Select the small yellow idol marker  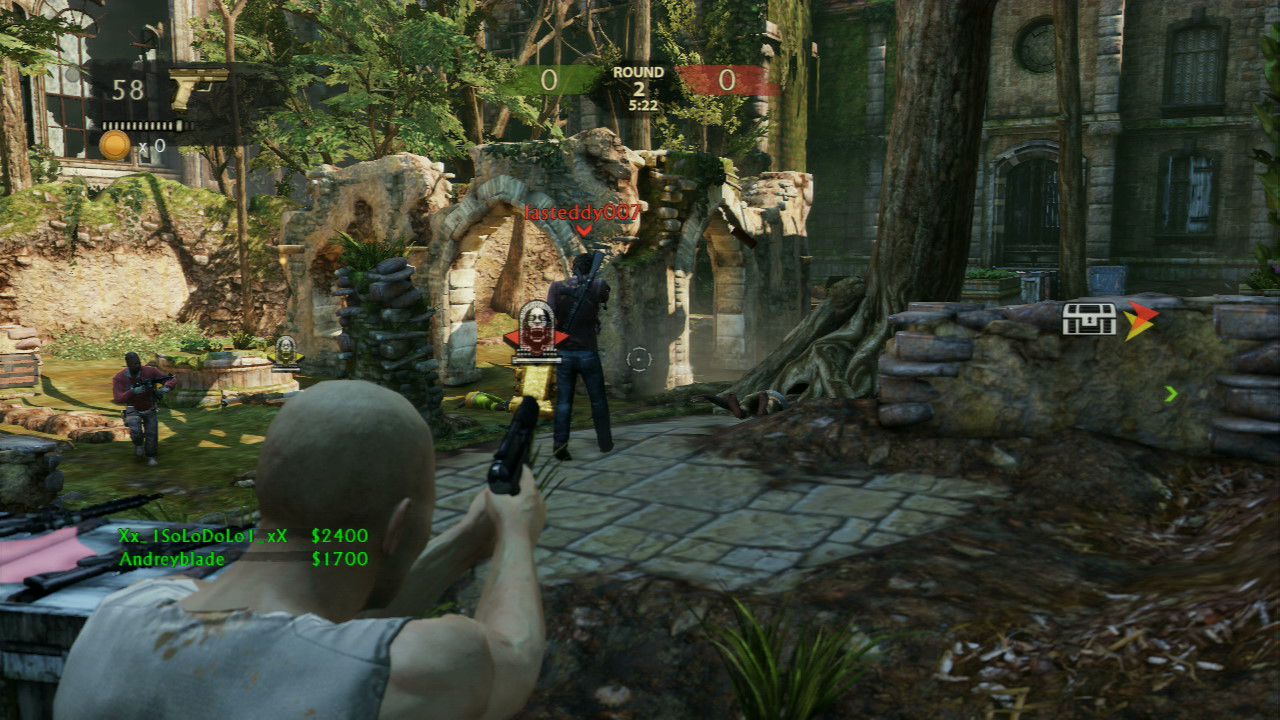pos(286,350)
